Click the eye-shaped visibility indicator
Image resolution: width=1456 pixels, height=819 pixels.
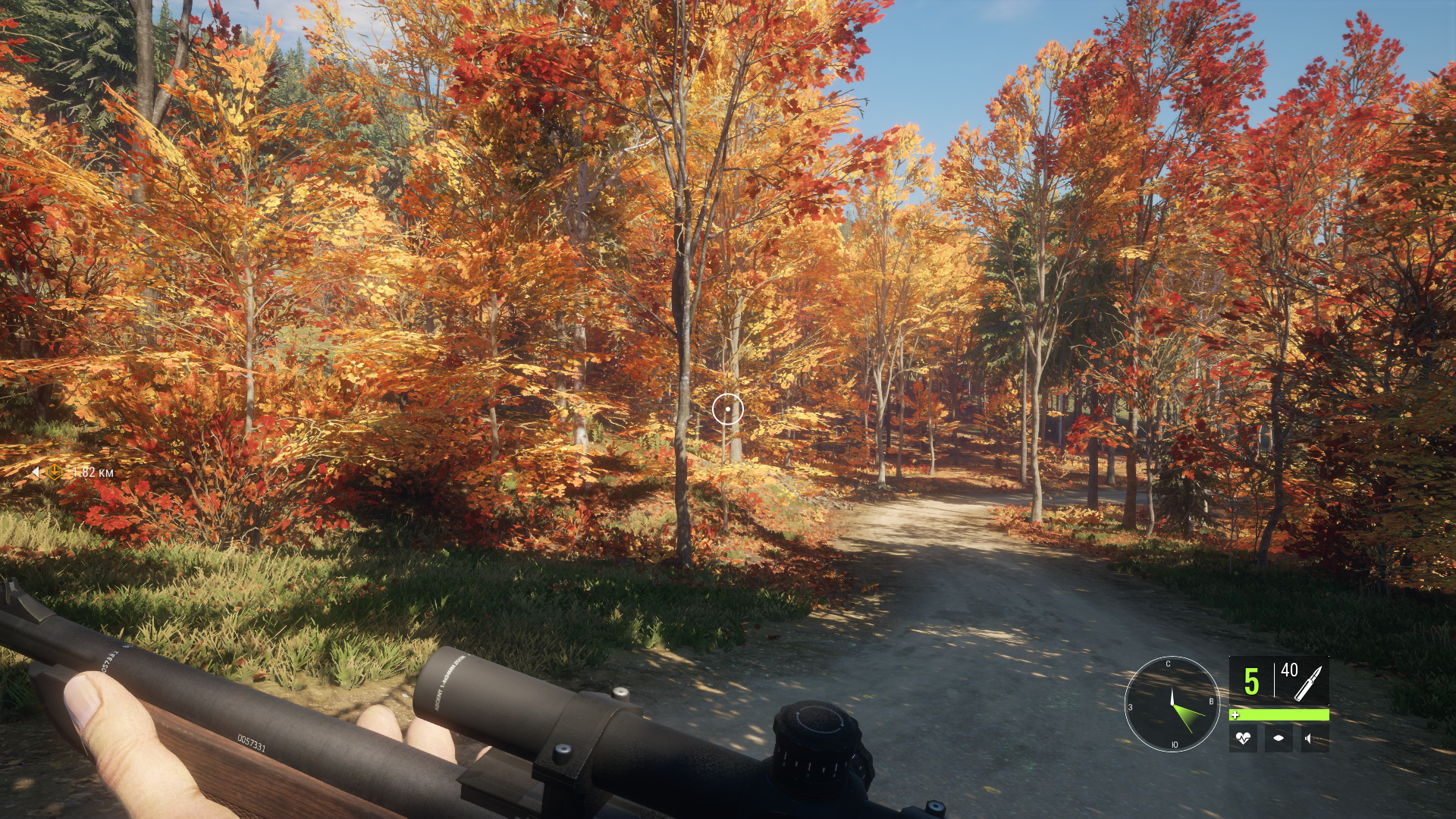(x=1279, y=738)
